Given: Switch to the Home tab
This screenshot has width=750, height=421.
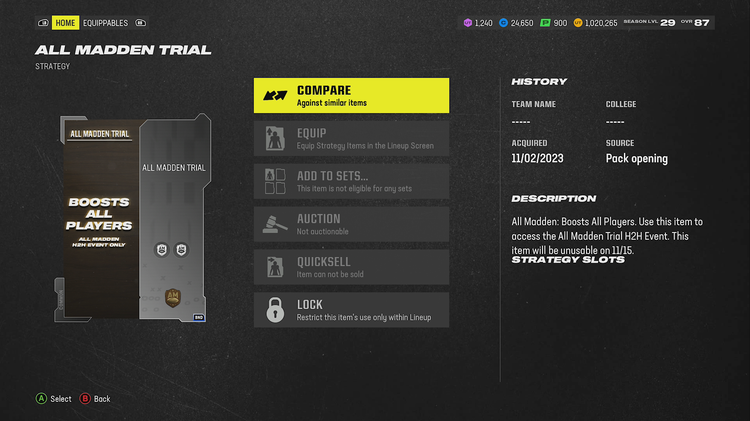Looking at the screenshot, I should point(65,22).
